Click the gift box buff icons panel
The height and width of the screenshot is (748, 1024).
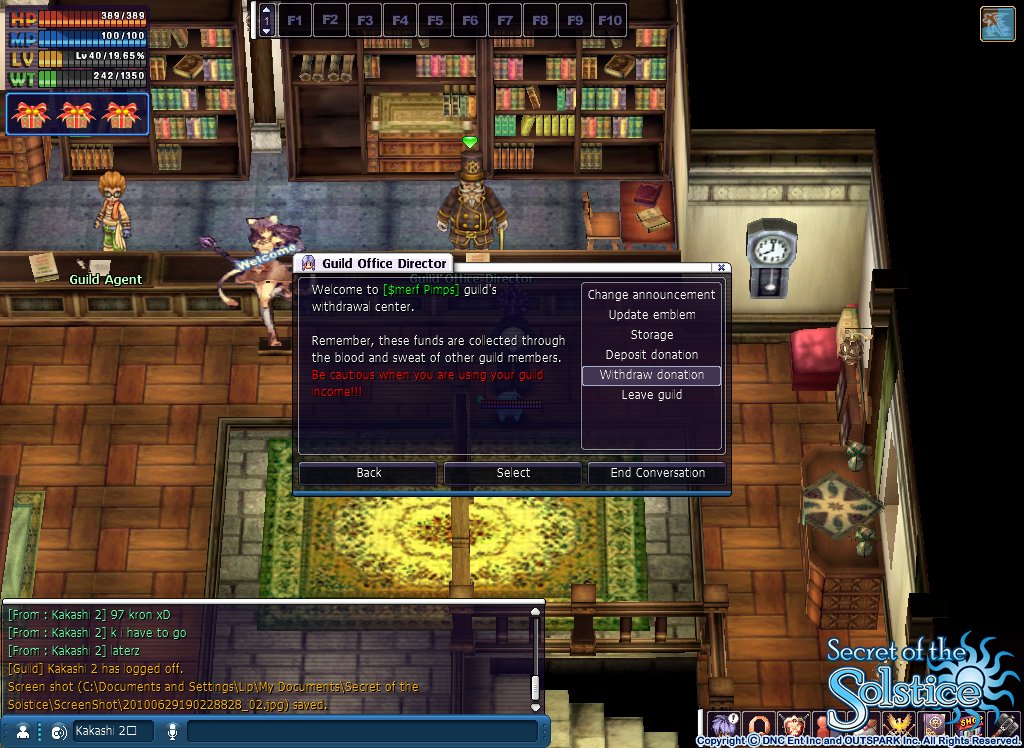[x=77, y=115]
